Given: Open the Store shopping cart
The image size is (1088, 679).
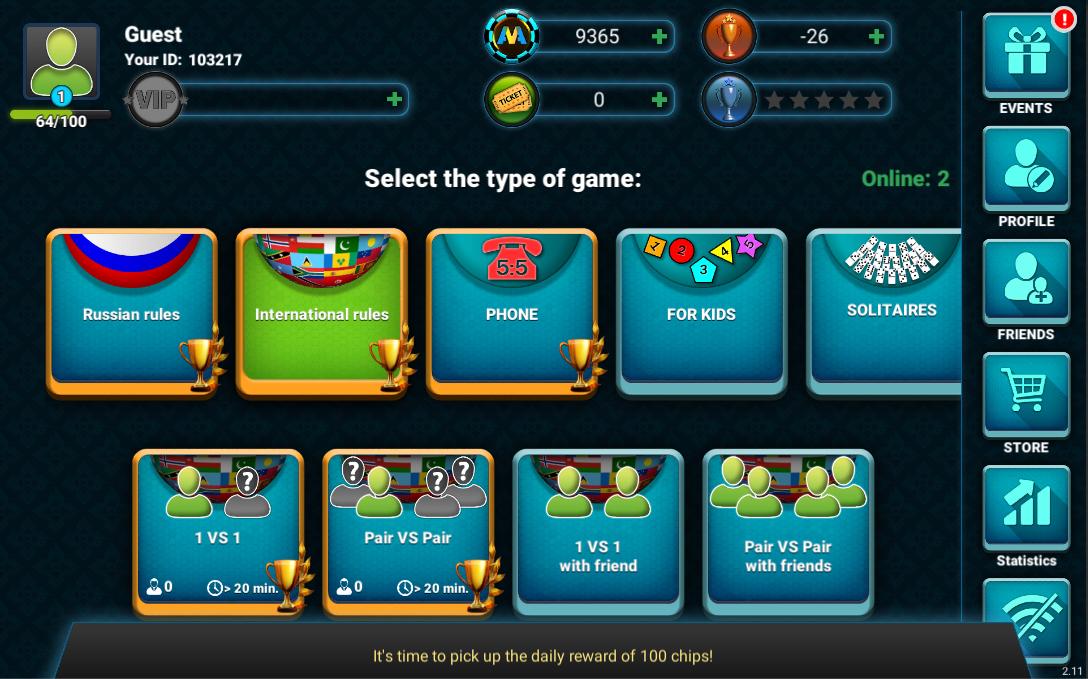Looking at the screenshot, I should (1025, 395).
